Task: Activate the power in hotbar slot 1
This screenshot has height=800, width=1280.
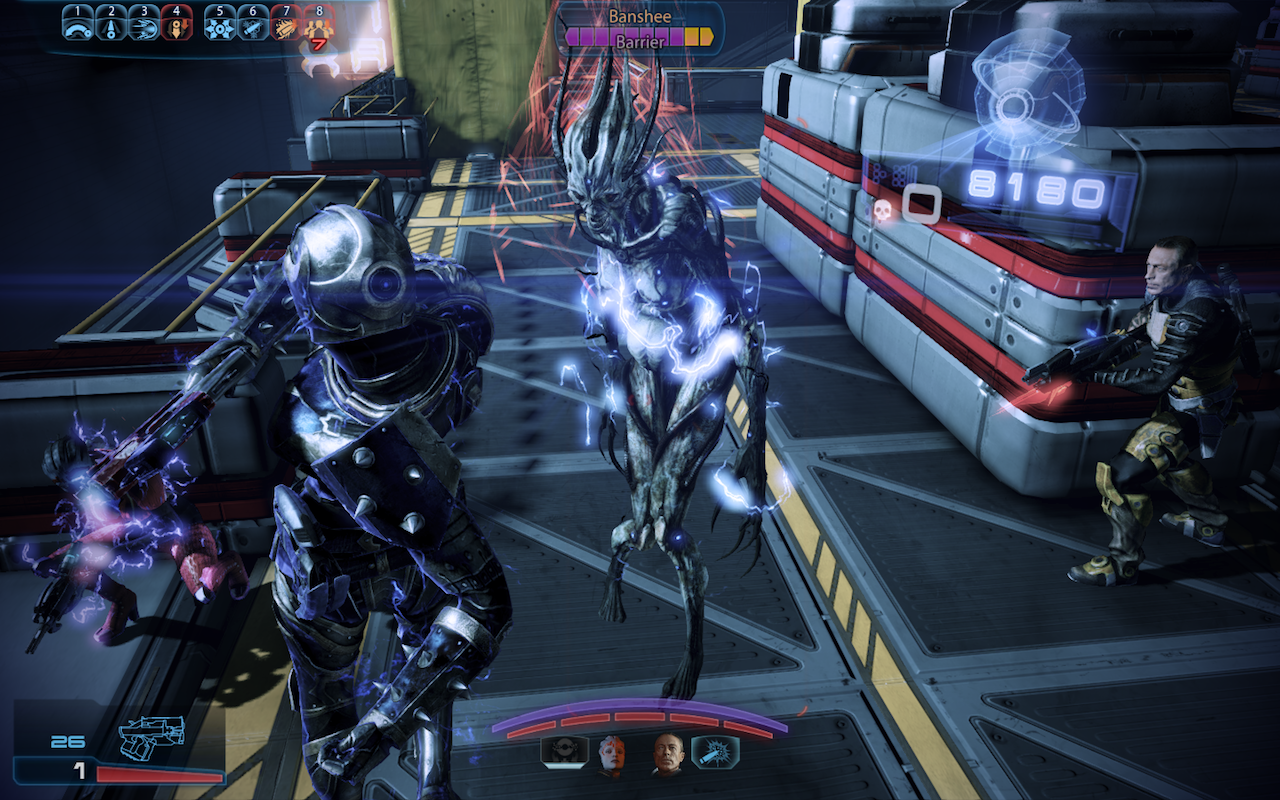Action: pos(78,25)
